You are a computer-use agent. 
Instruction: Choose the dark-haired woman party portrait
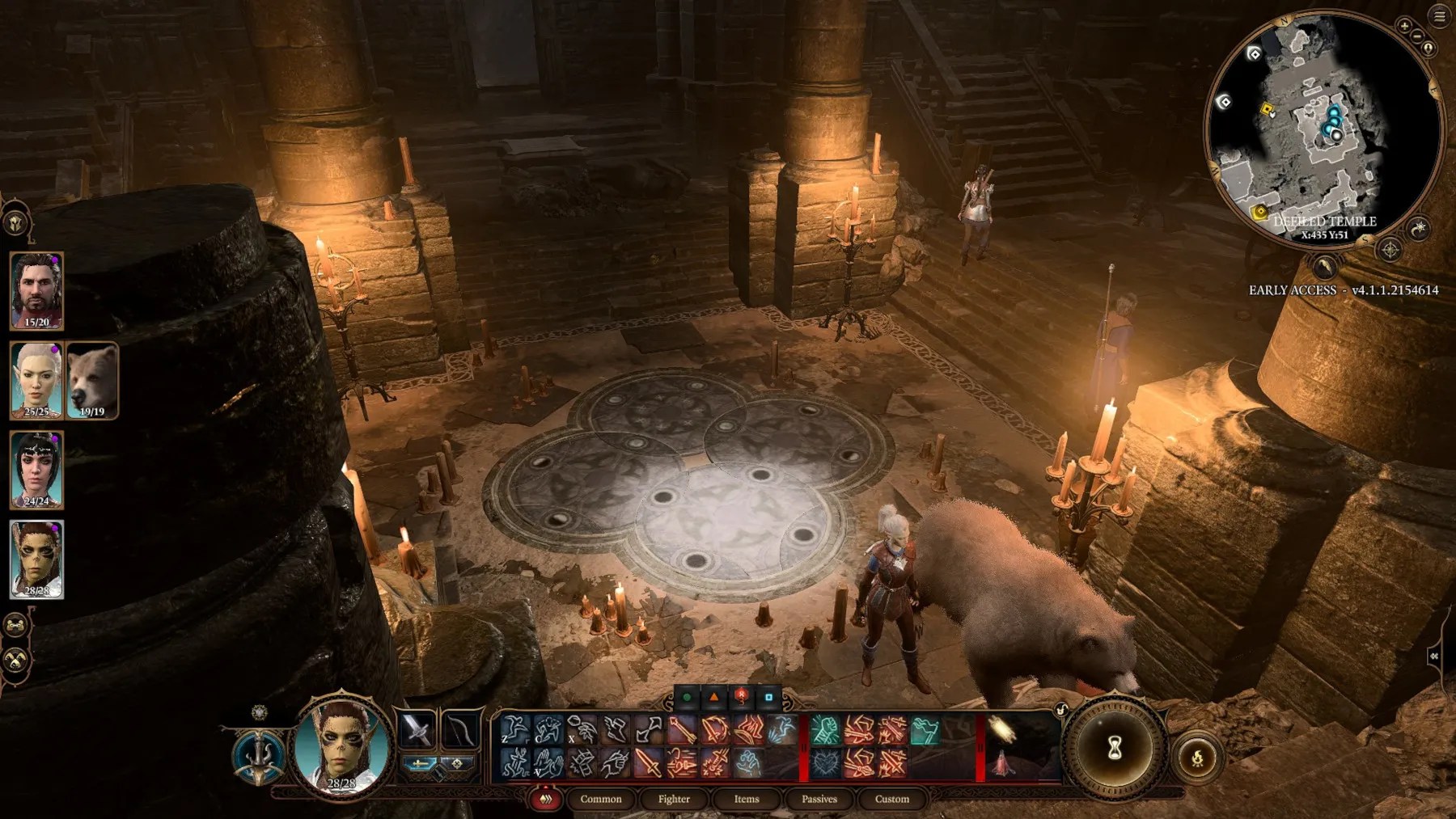(36, 469)
